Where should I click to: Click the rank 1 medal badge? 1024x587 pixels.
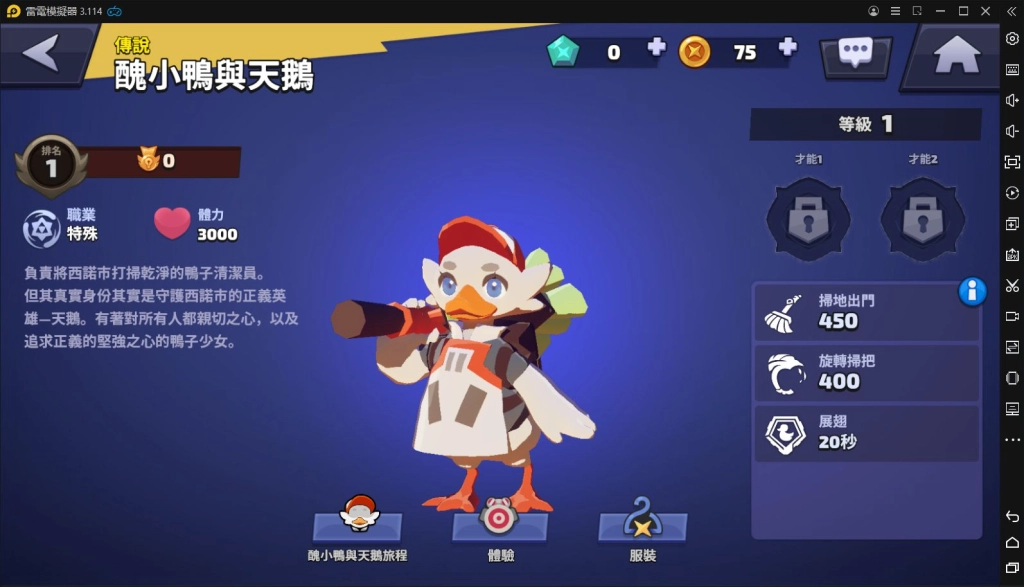point(50,166)
